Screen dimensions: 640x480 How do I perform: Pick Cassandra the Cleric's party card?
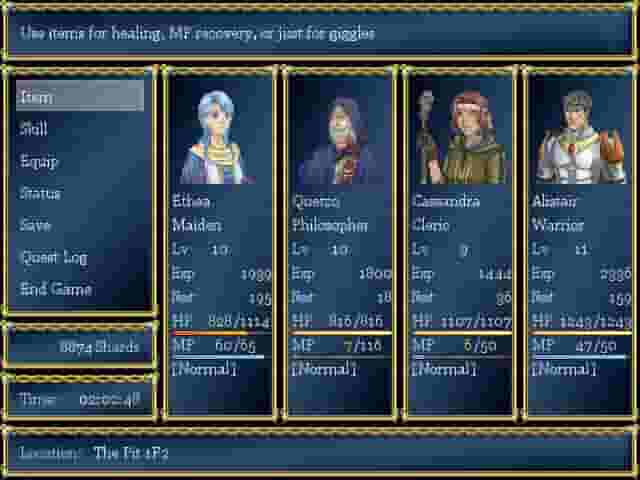[461, 240]
